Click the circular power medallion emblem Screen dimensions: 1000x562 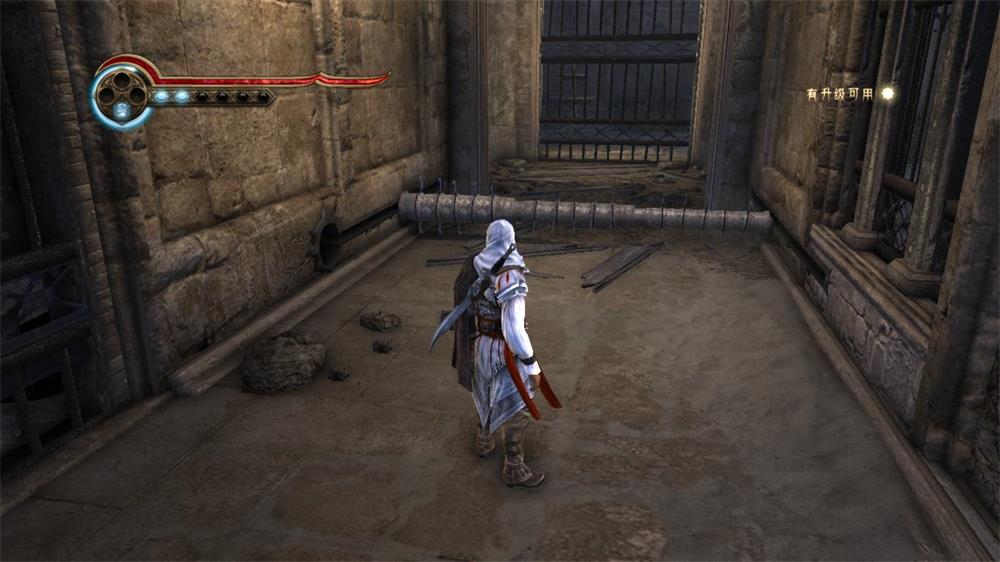tap(121, 93)
